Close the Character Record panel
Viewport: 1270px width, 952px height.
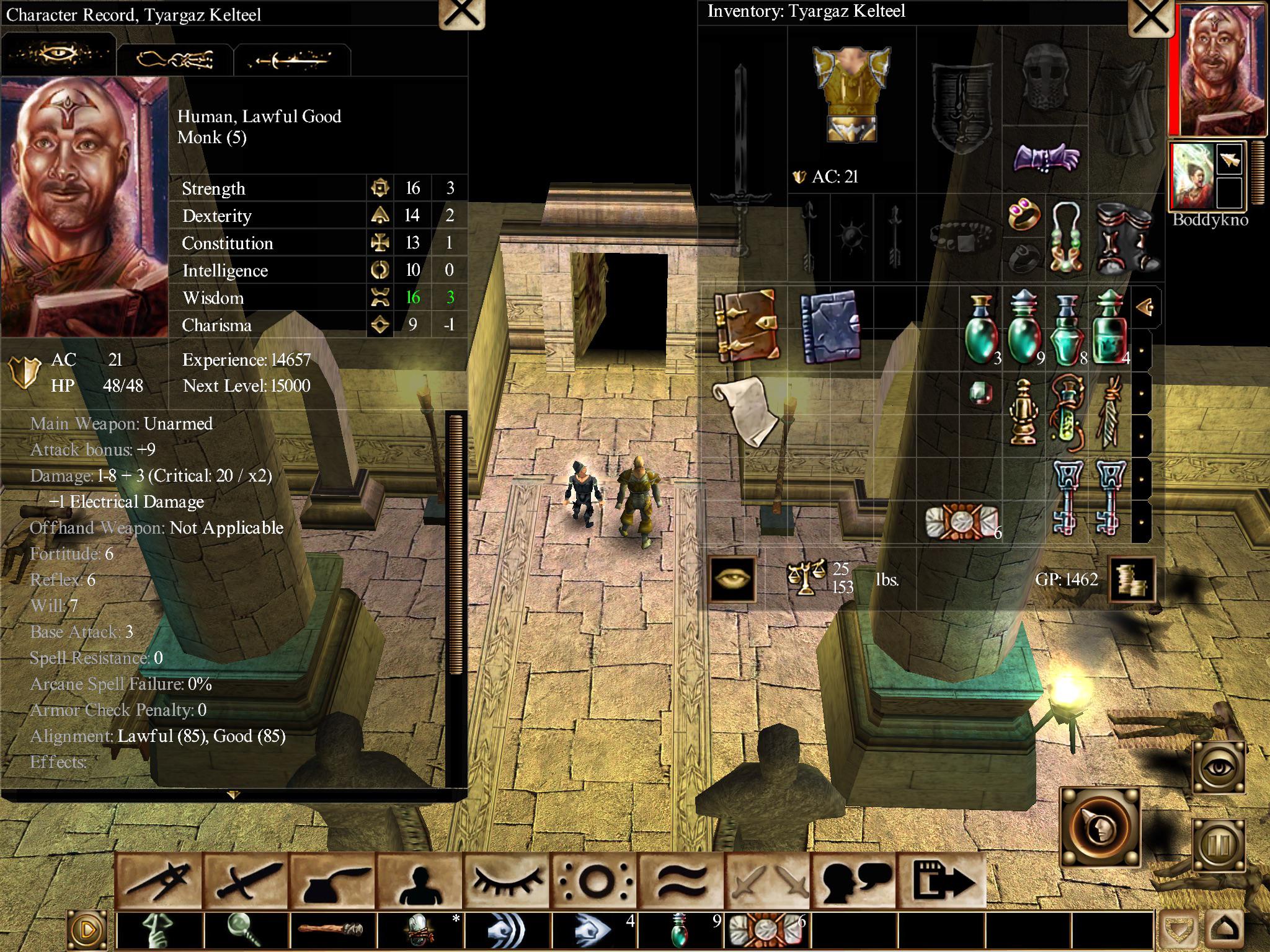click(x=461, y=14)
